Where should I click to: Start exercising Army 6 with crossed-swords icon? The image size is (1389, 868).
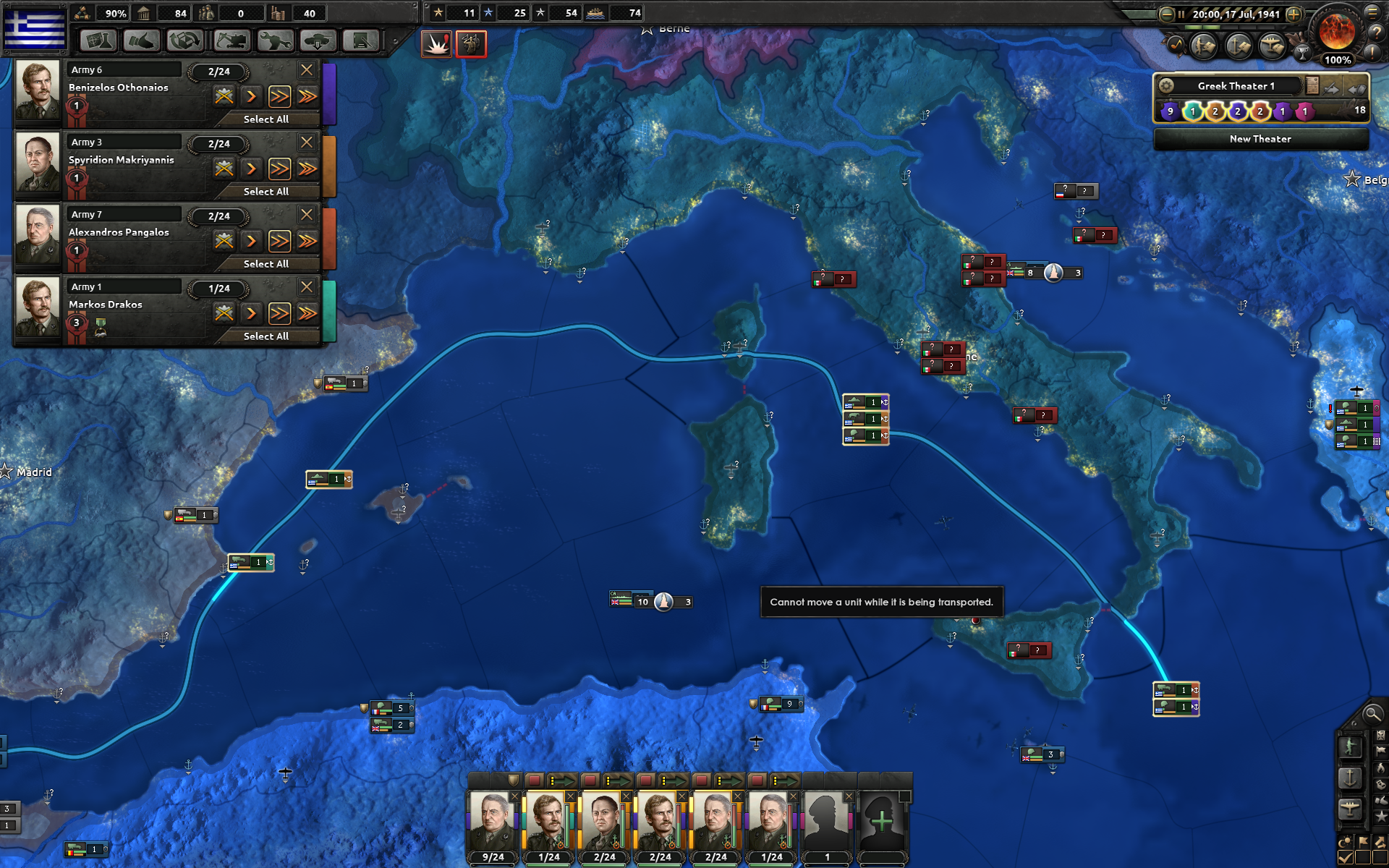(224, 95)
